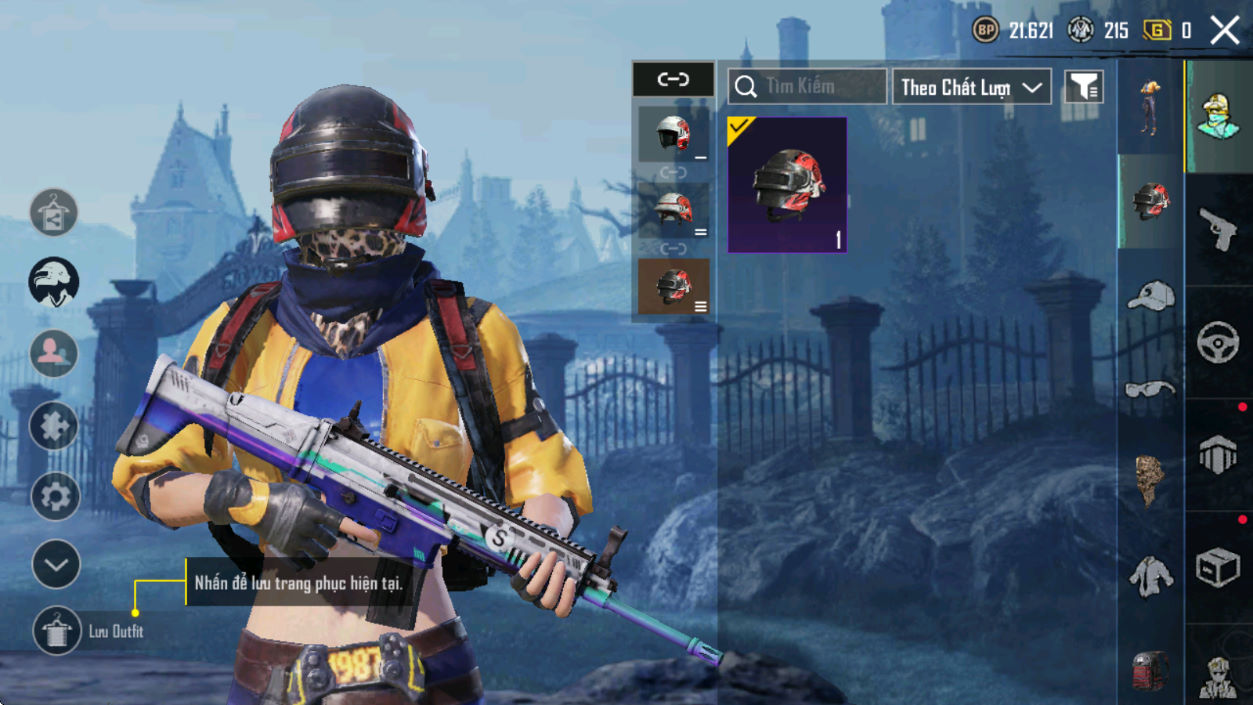Choose the white level-one helmet slot
The width and height of the screenshot is (1253, 705).
pyautogui.click(x=674, y=134)
